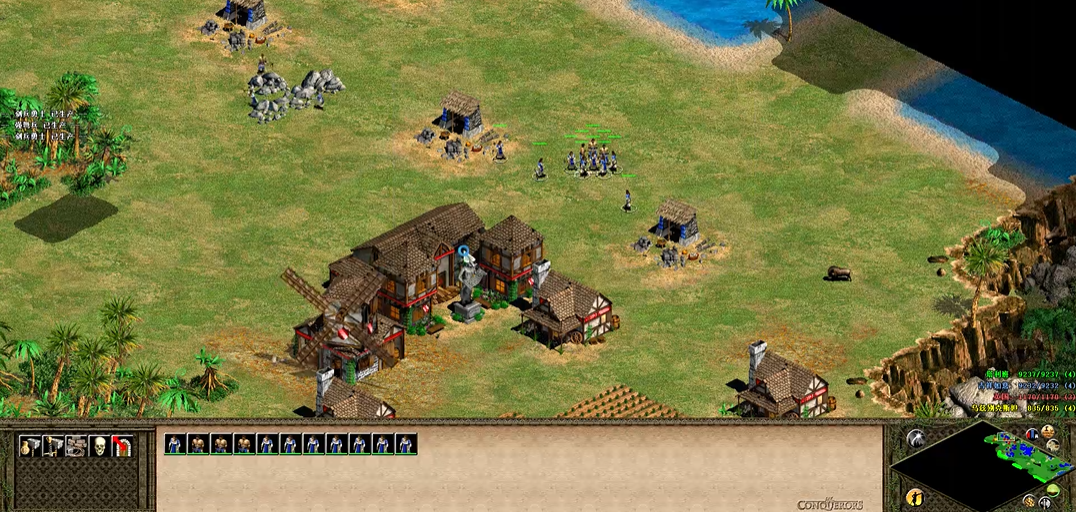Click the skull delete-unit command

(x=99, y=446)
